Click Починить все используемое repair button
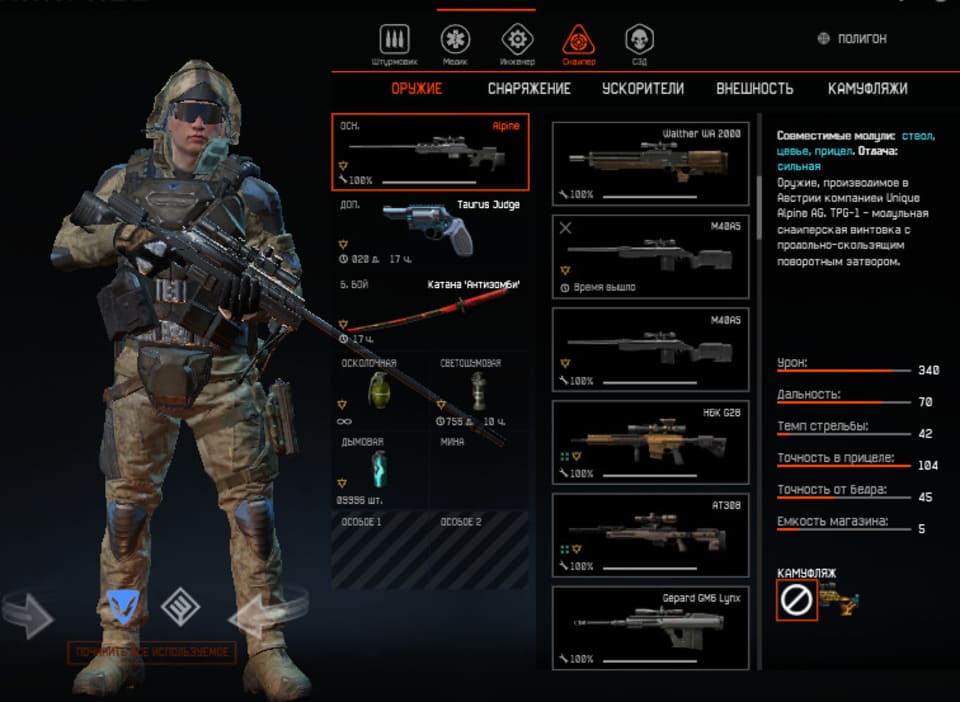 pos(152,653)
